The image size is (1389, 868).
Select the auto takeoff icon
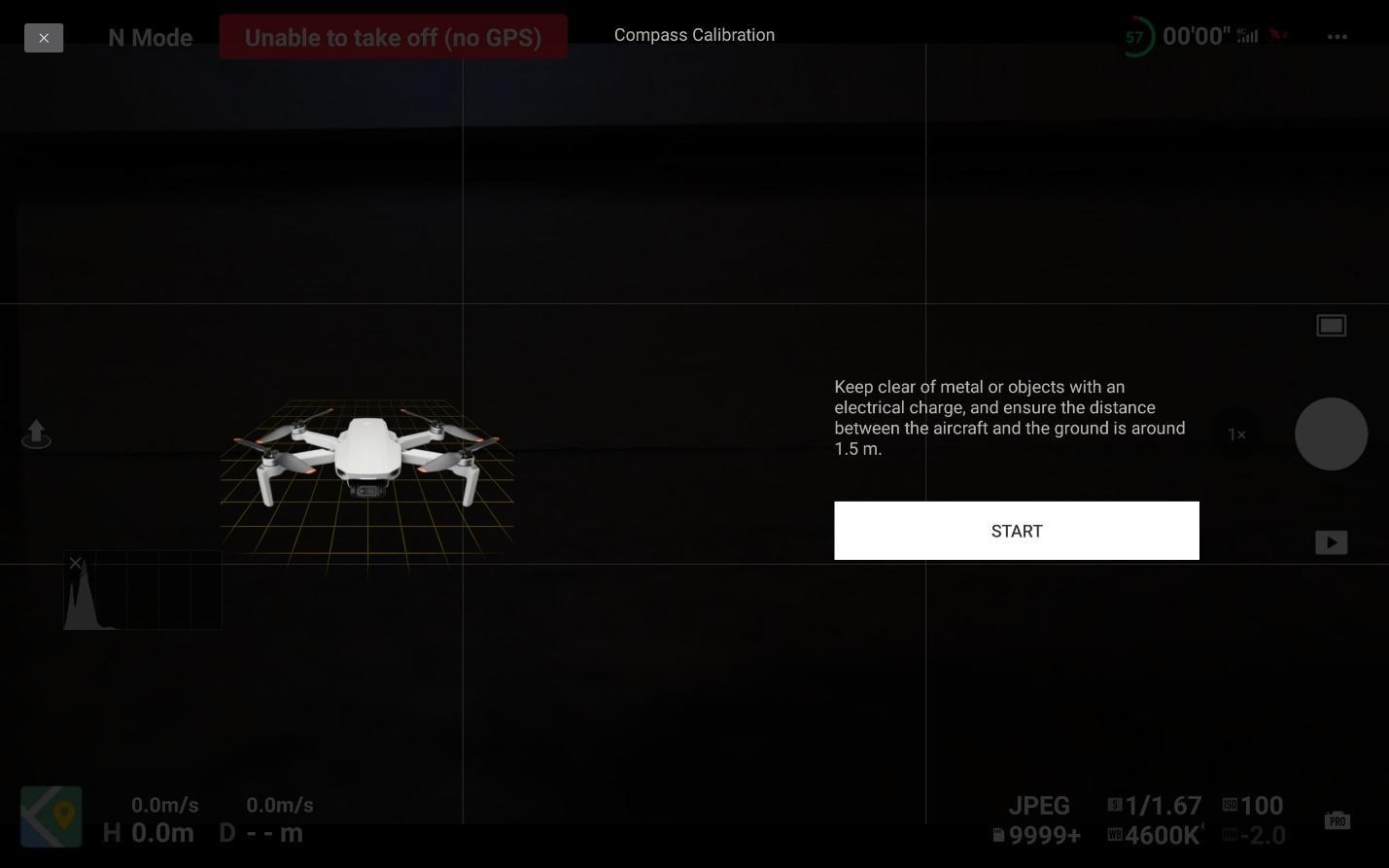tap(36, 434)
